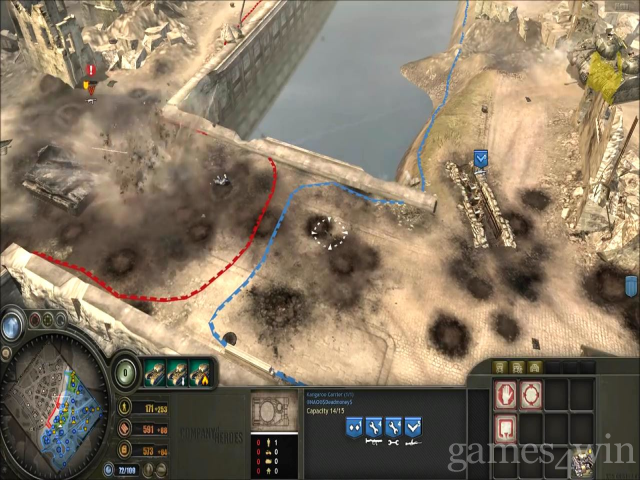The image size is (640, 480).
Task: Click the red alert marker on the battlefield
Action: coord(91,72)
